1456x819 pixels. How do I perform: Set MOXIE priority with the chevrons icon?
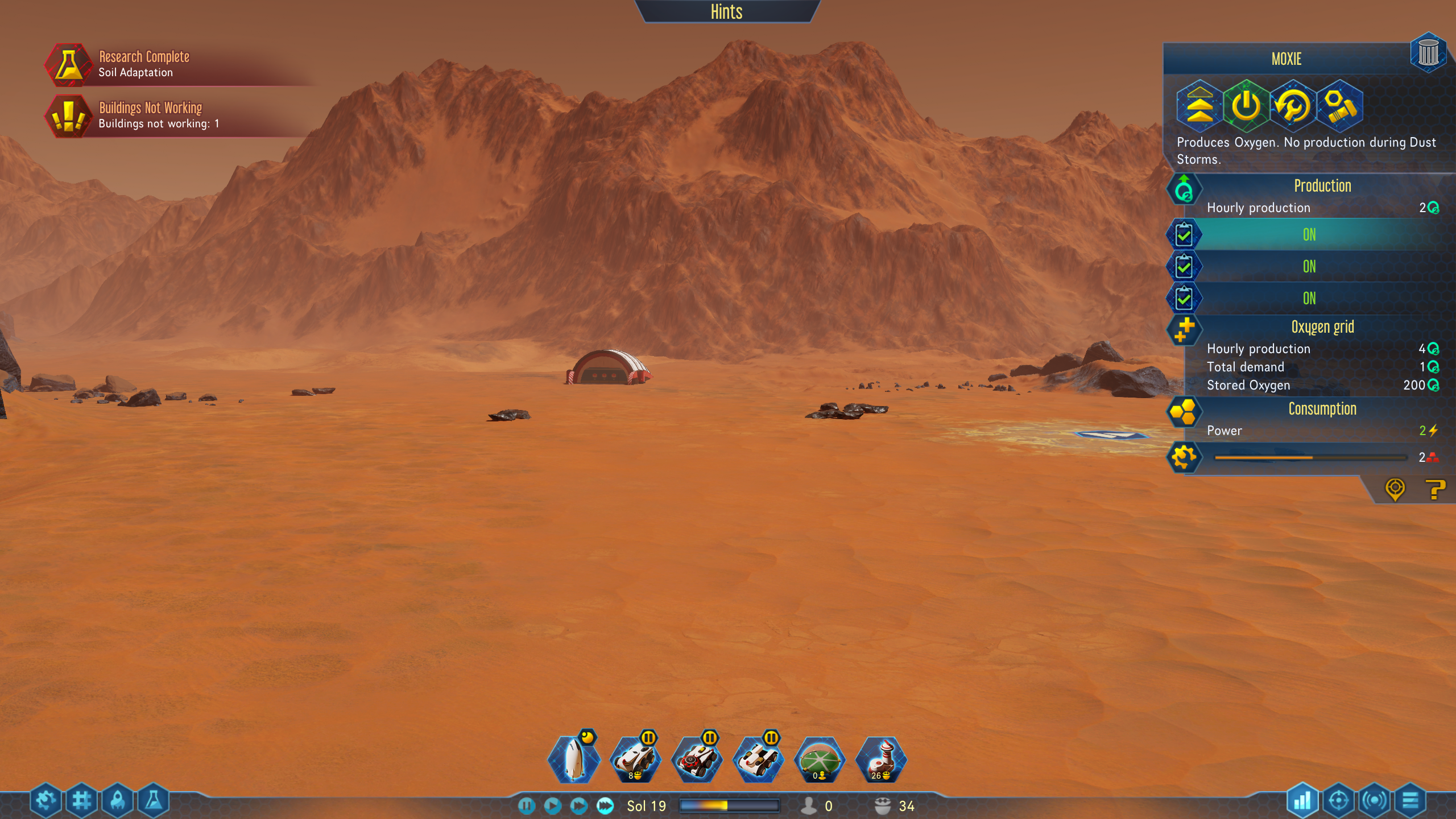click(x=1199, y=106)
